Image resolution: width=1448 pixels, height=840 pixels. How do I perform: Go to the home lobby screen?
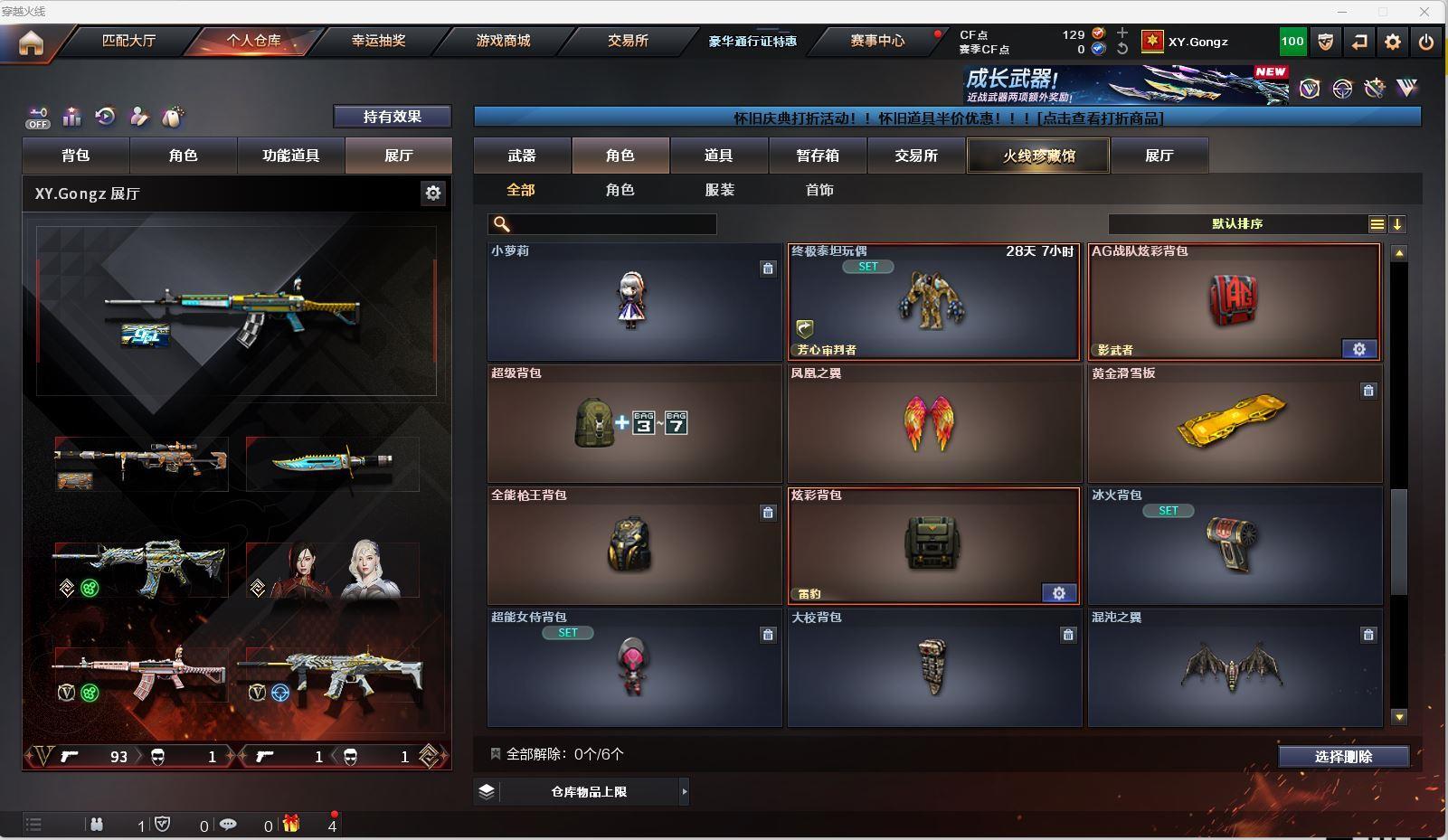tap(31, 42)
